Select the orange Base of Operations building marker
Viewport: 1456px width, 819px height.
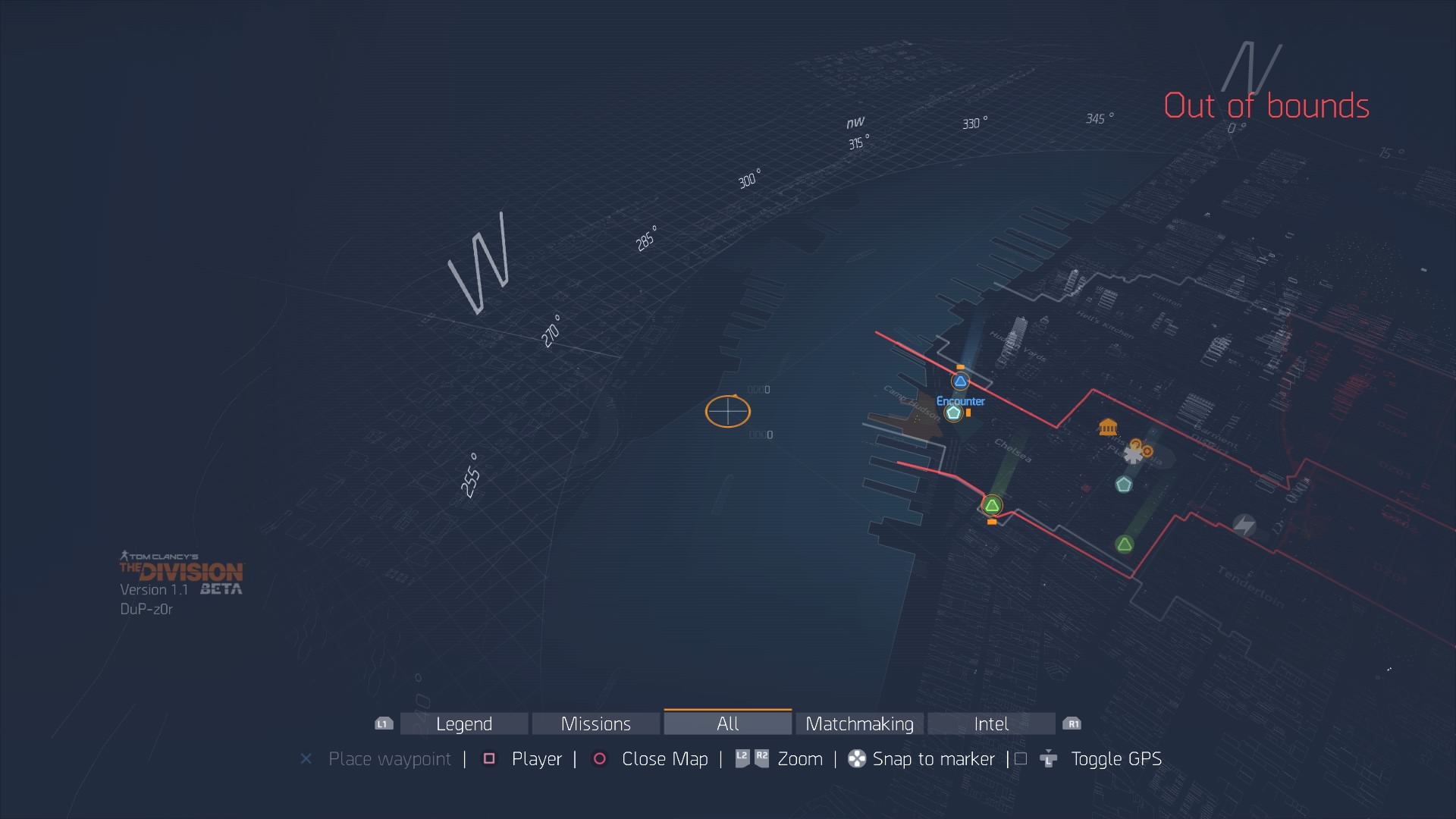[x=1108, y=427]
